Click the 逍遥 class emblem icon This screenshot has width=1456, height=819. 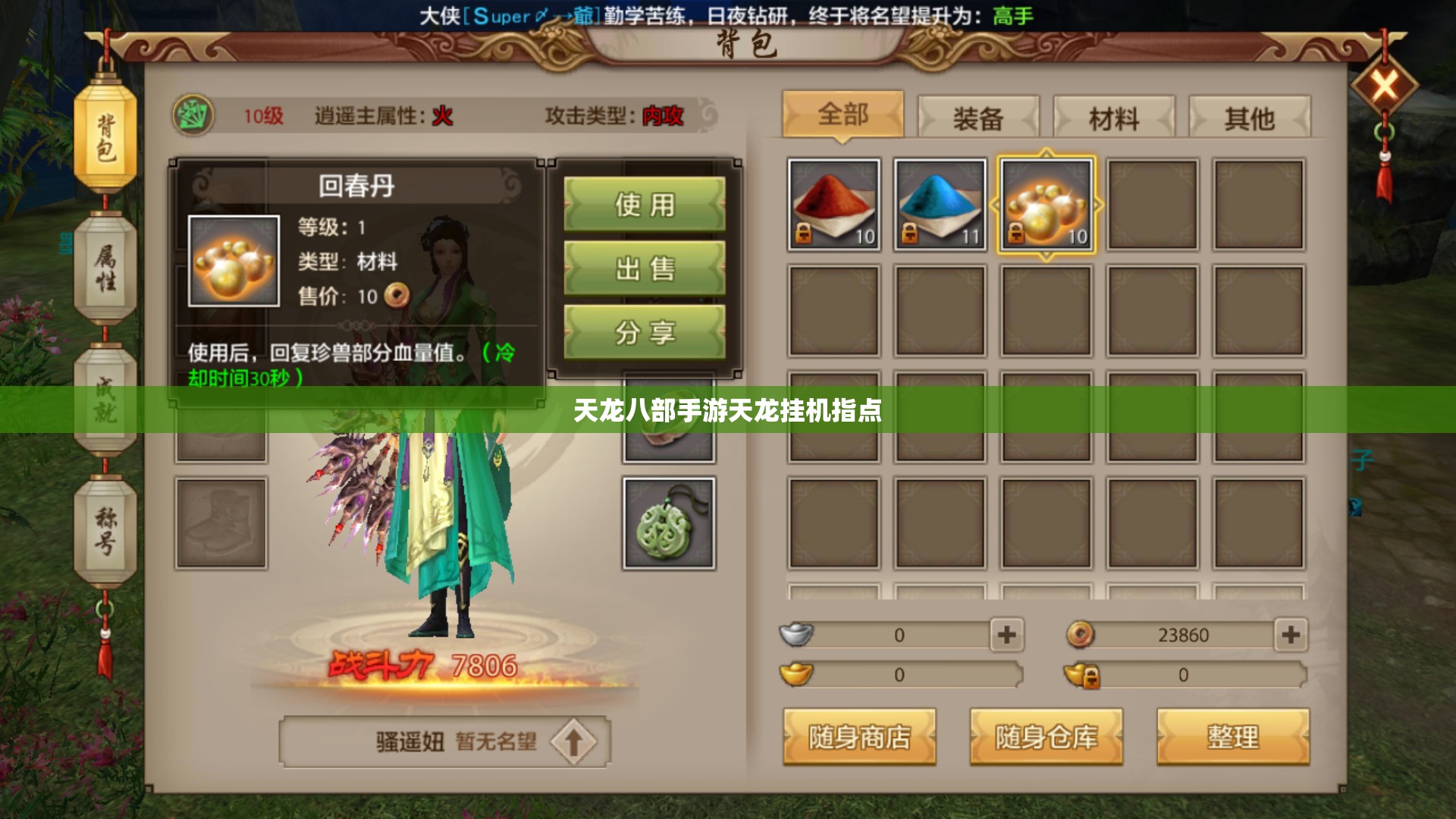(x=194, y=115)
